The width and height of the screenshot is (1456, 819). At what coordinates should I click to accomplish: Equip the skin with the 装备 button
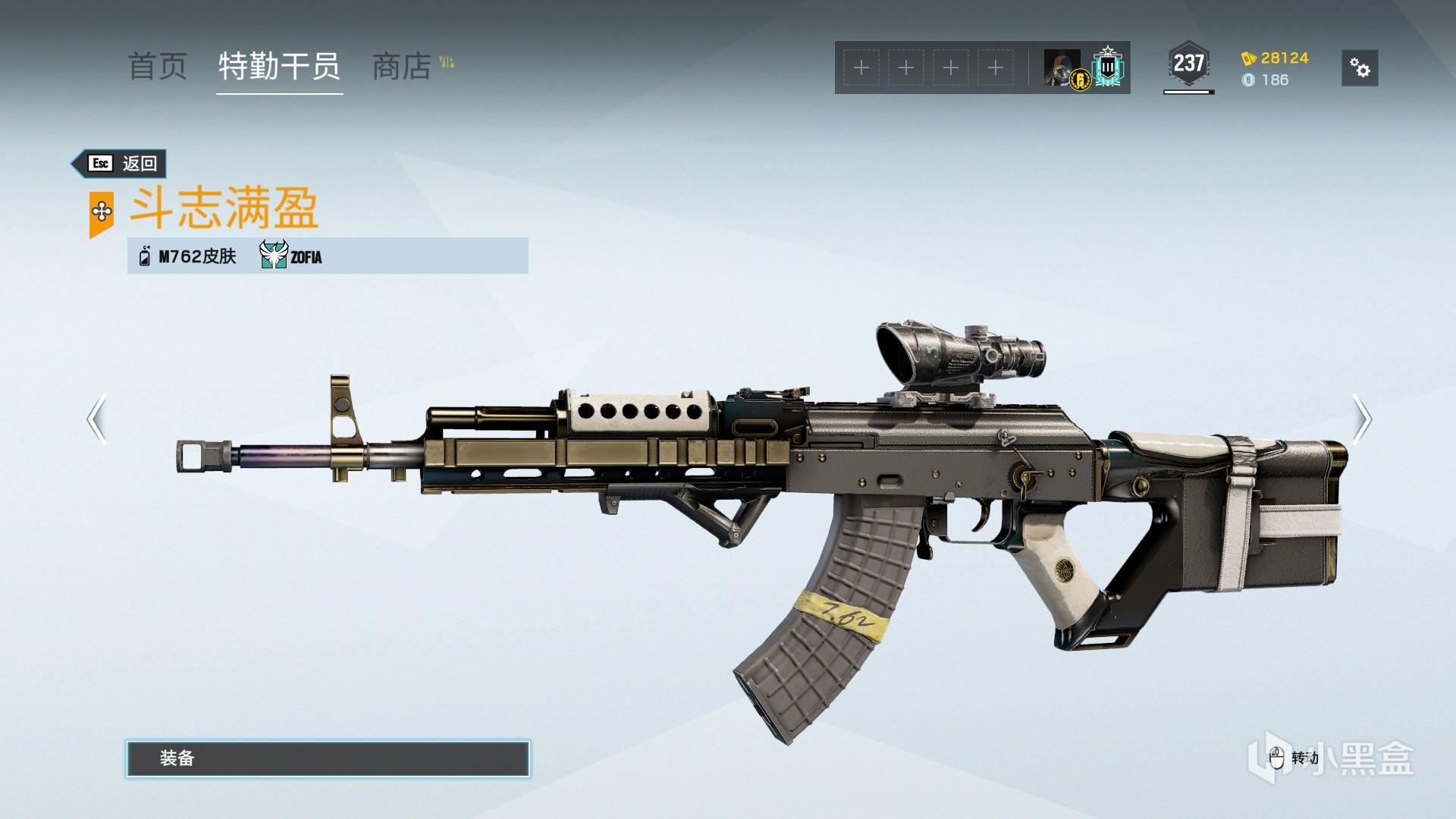[x=328, y=758]
